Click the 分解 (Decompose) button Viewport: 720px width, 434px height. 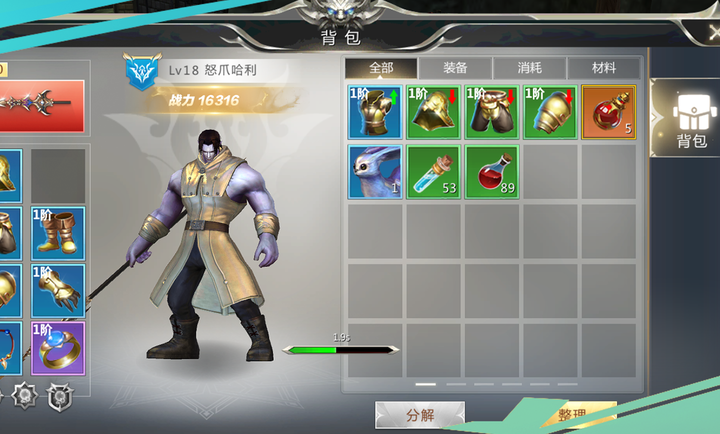(419, 415)
